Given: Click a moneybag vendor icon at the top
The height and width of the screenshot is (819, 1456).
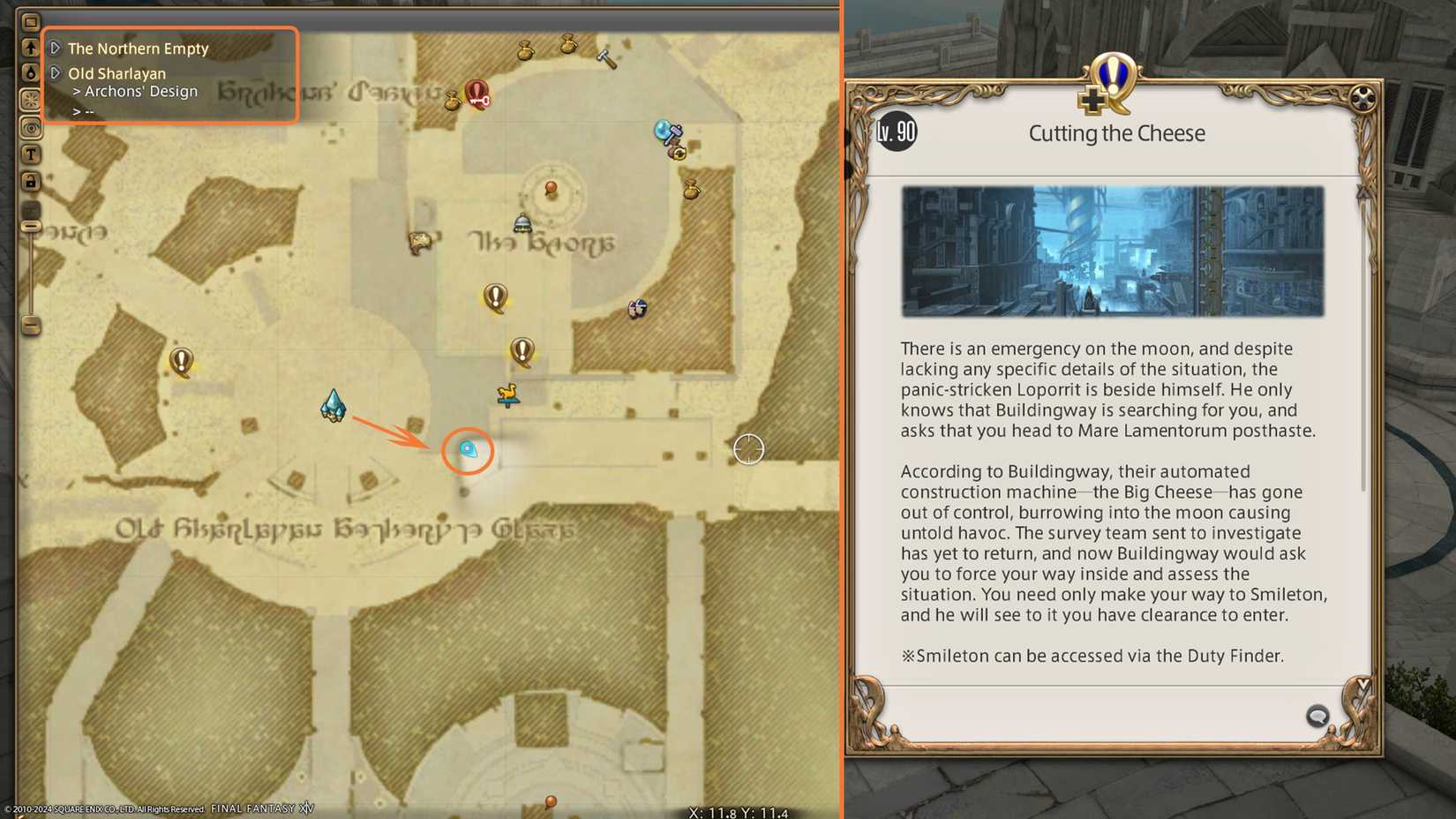Looking at the screenshot, I should [x=526, y=49].
